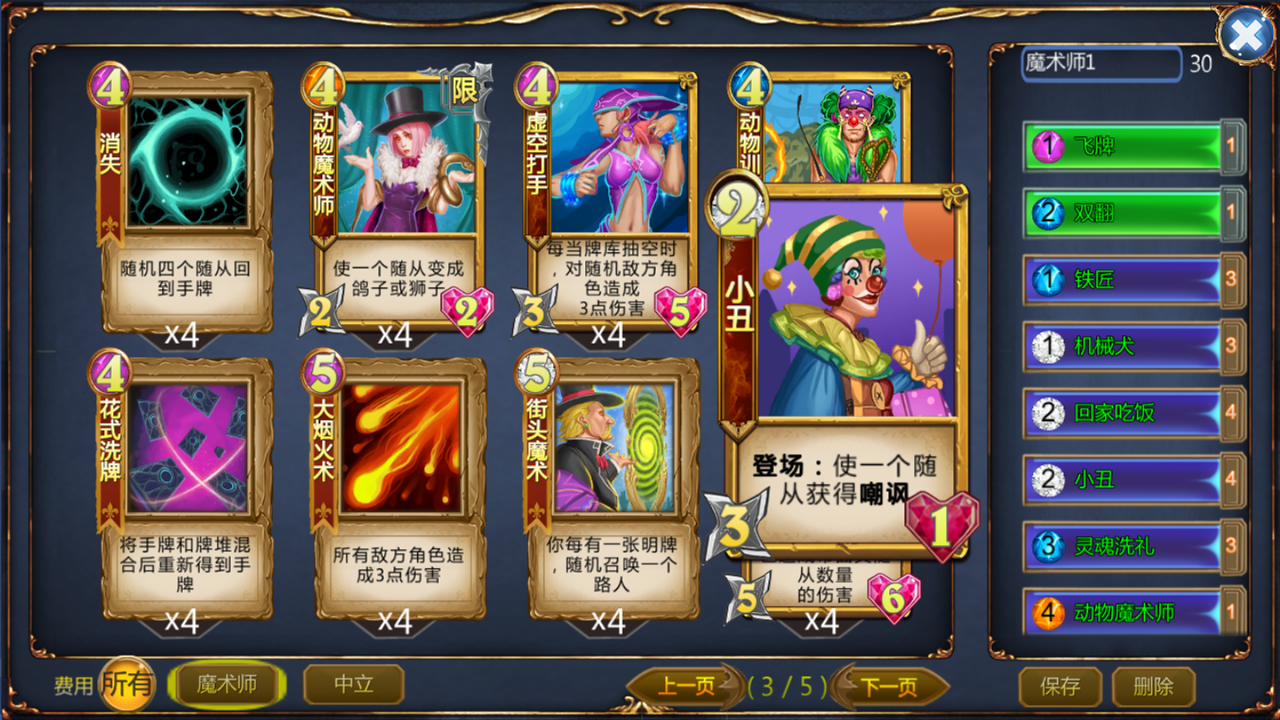This screenshot has width=1280, height=720.
Task: Click the 魔术师1 deck name field
Action: coord(1100,64)
